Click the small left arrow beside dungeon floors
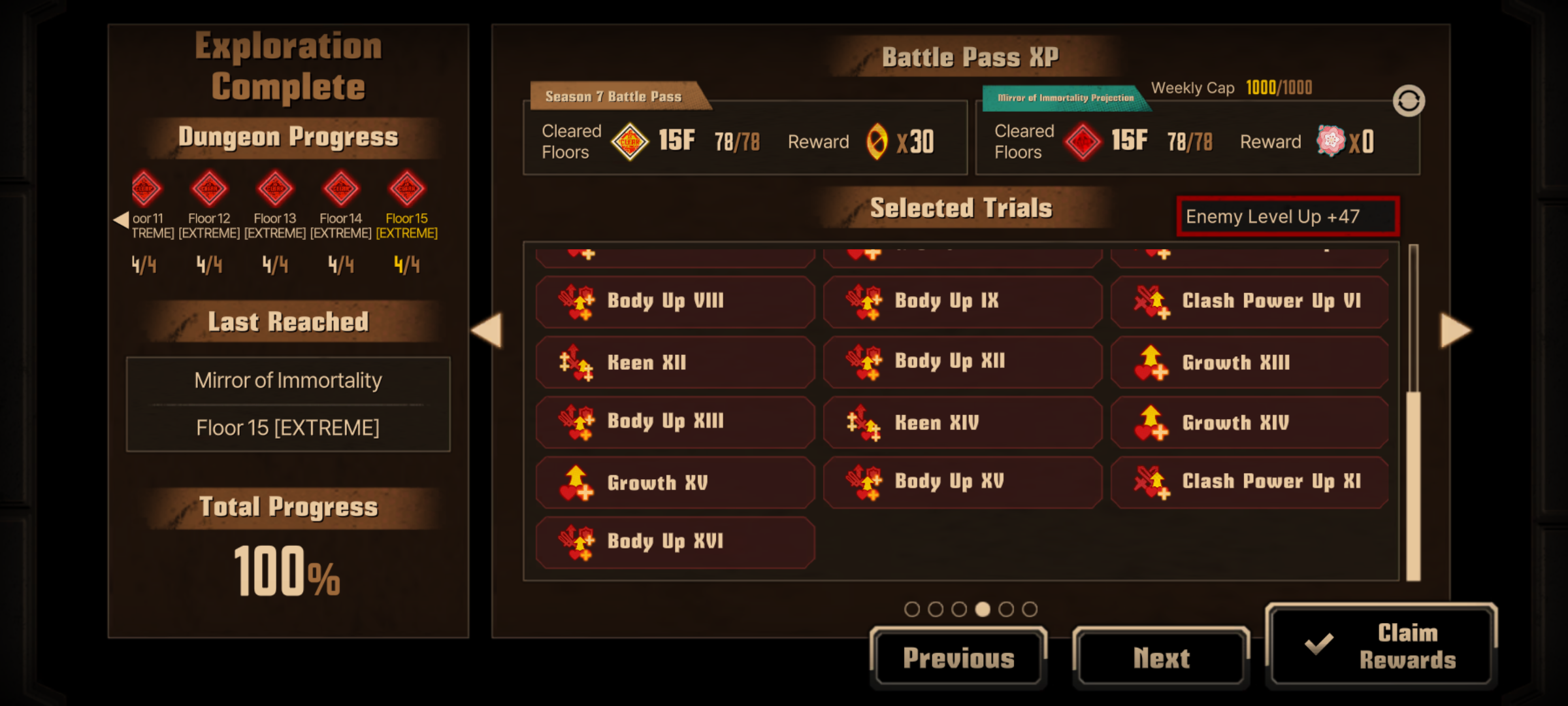Screen dimensions: 1568x706 (x=121, y=220)
